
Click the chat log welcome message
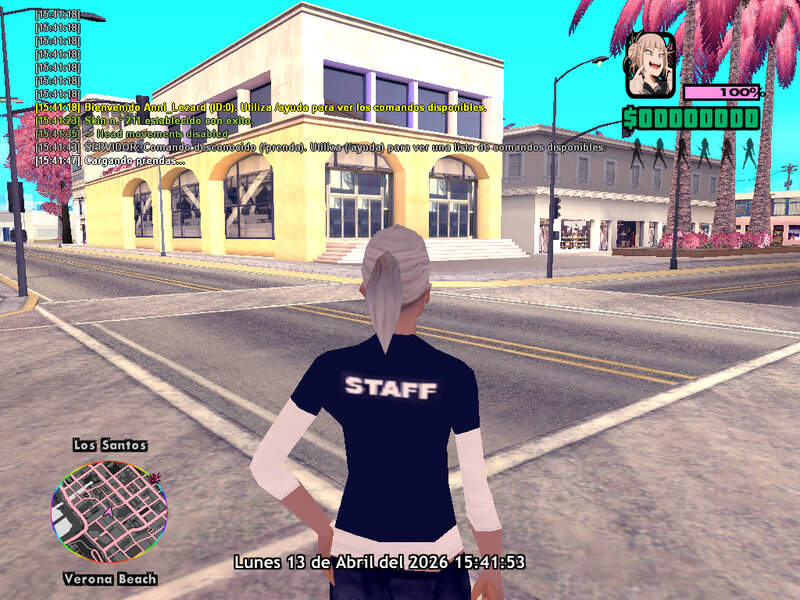(x=260, y=107)
